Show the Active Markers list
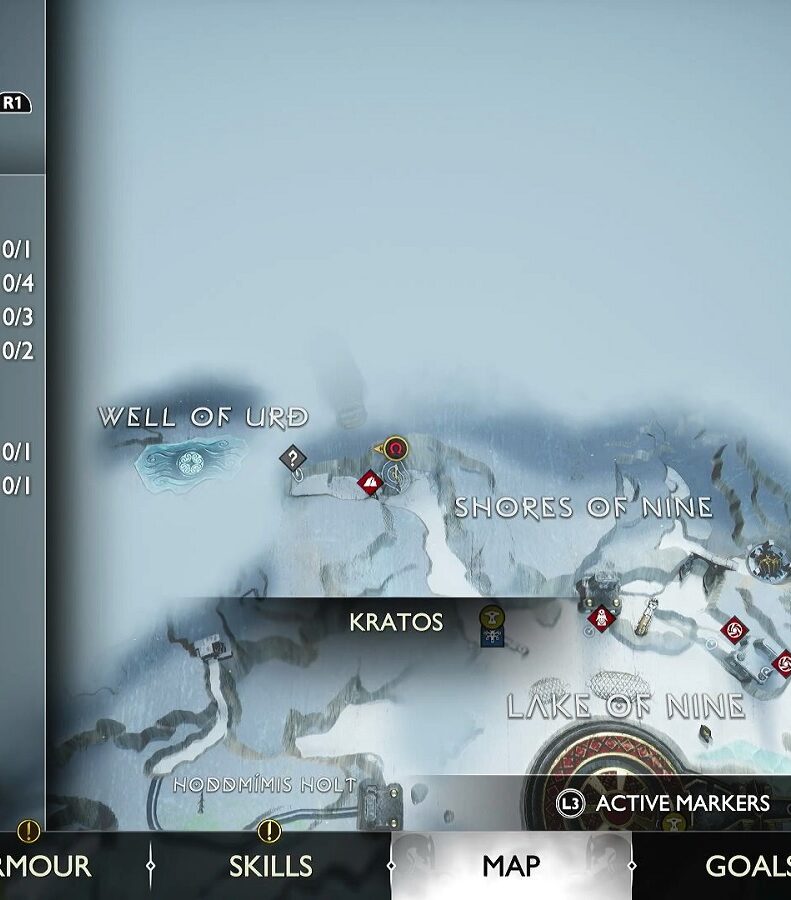The height and width of the screenshot is (900, 791). coord(666,803)
